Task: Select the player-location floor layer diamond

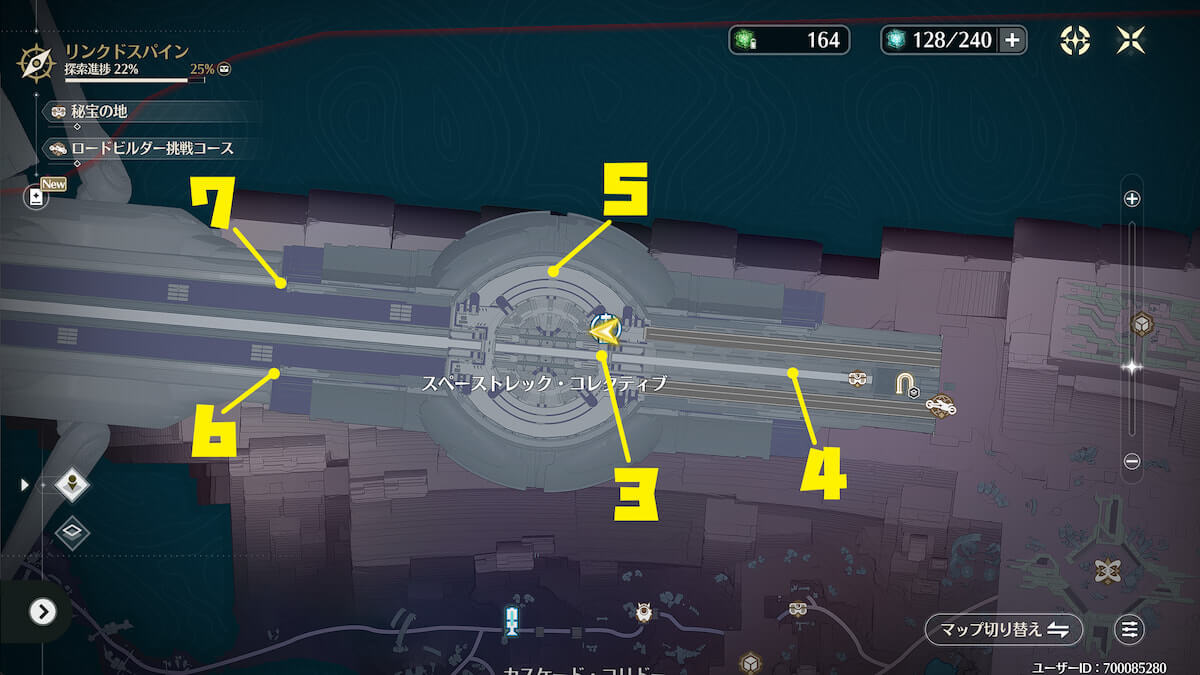Action: coord(72,485)
